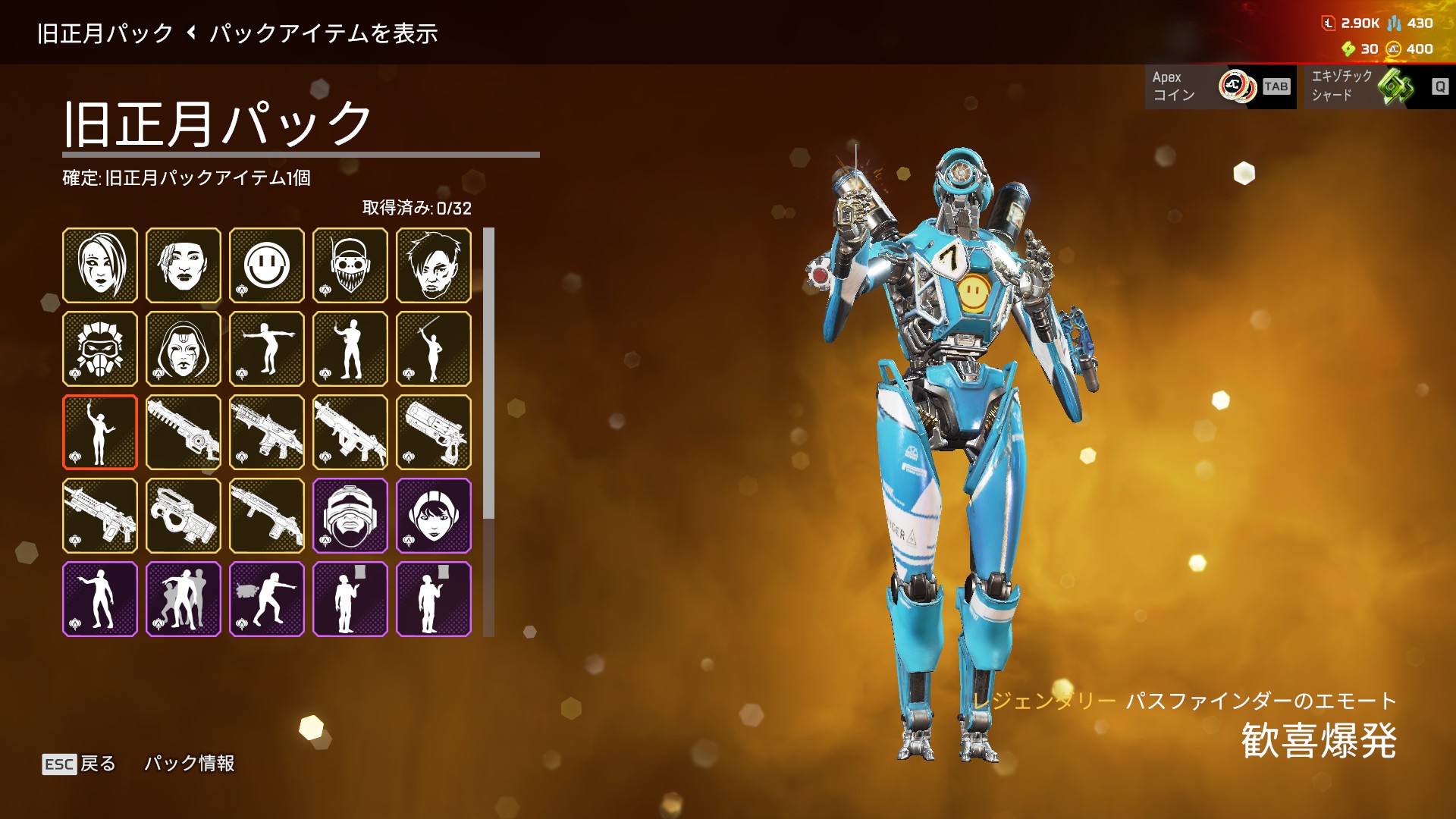This screenshot has width=1456, height=819.
Task: Pick the revolver weapon skin tile
Action: 433,432
